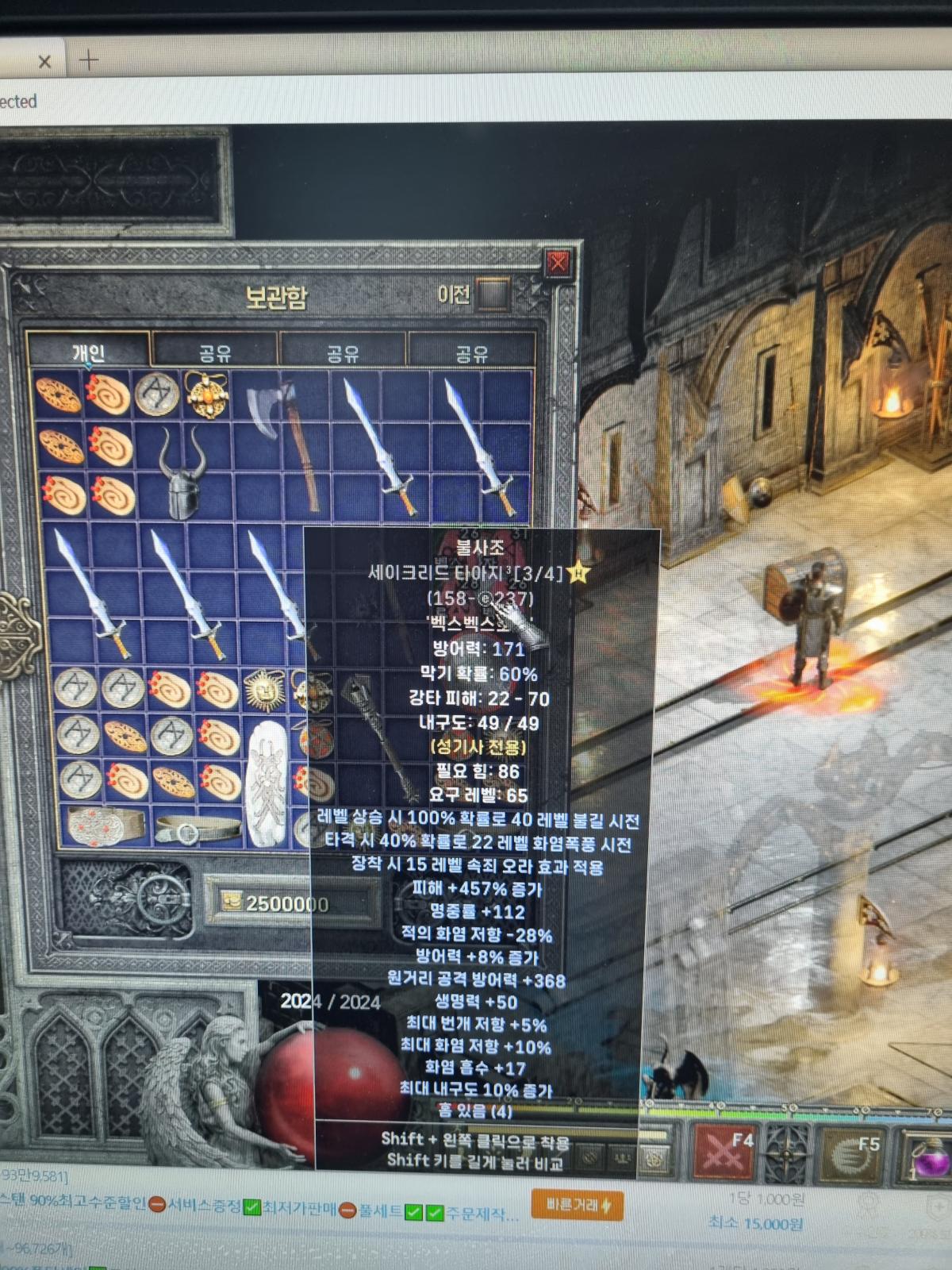Image resolution: width=952 pixels, height=1270 pixels.
Task: Select the gold amulet in the top row
Action: coord(208,394)
